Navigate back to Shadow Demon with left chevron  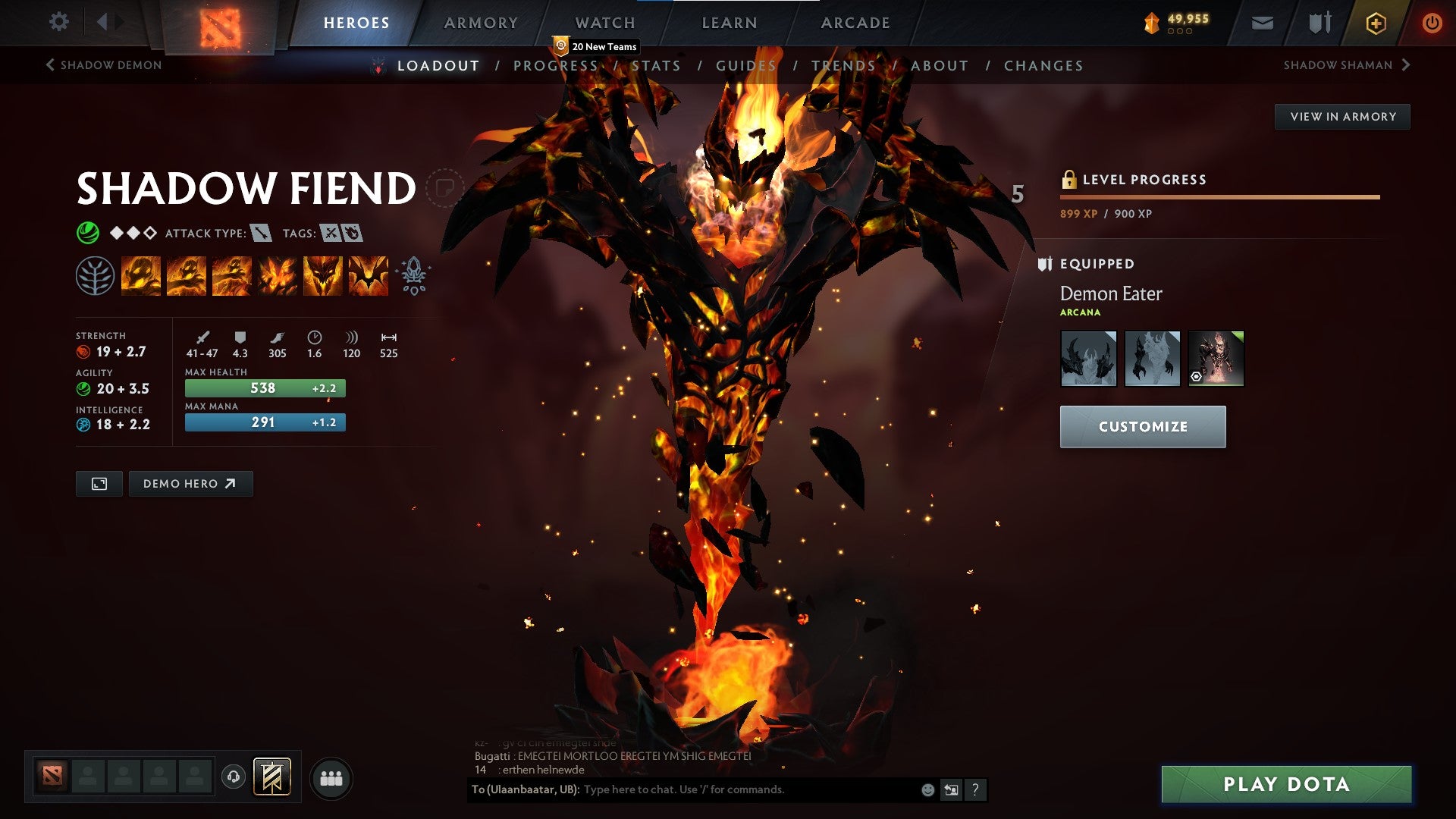50,65
